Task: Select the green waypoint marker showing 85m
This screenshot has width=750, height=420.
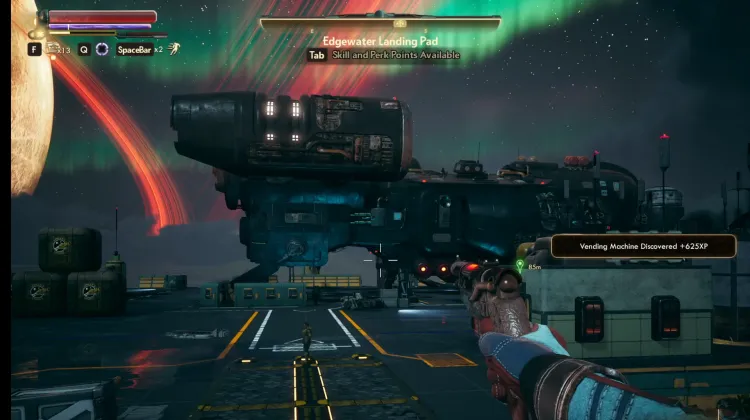Action: click(x=520, y=263)
